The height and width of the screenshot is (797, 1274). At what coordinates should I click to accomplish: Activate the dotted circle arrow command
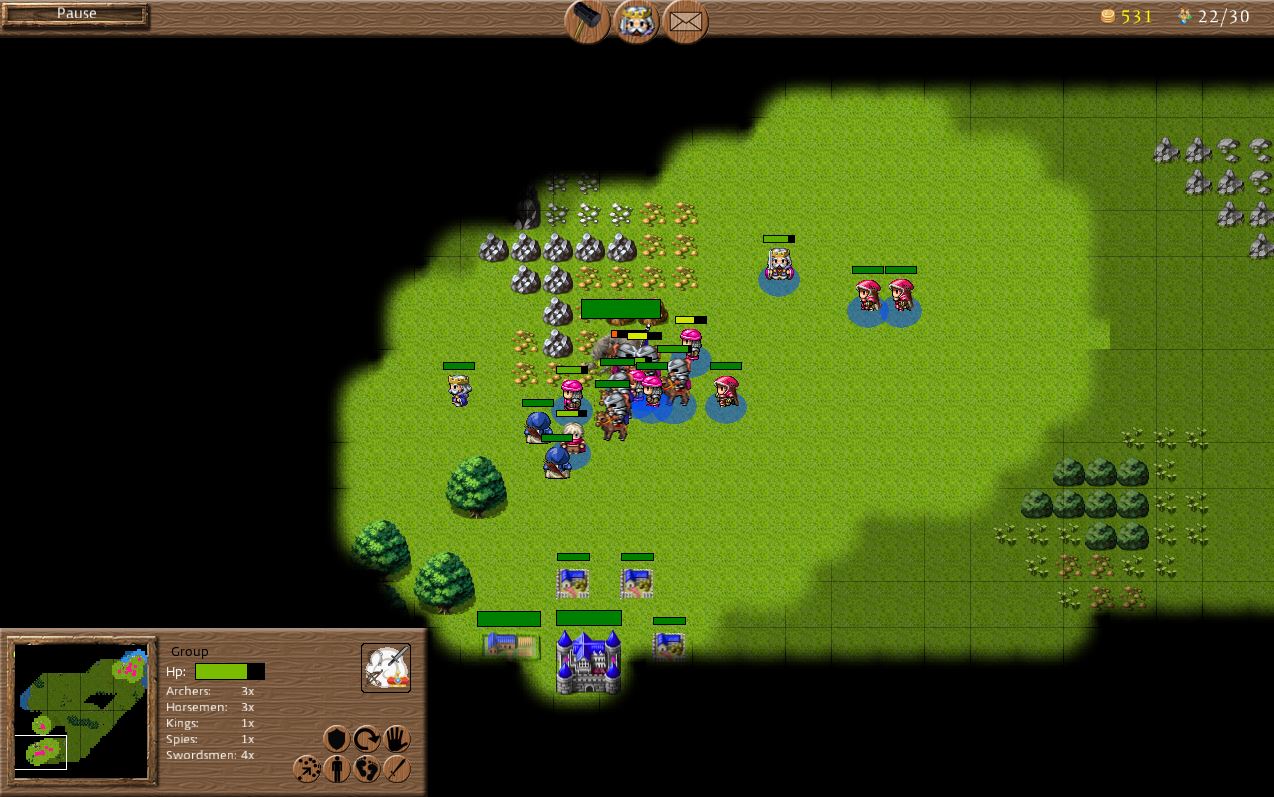(307, 769)
